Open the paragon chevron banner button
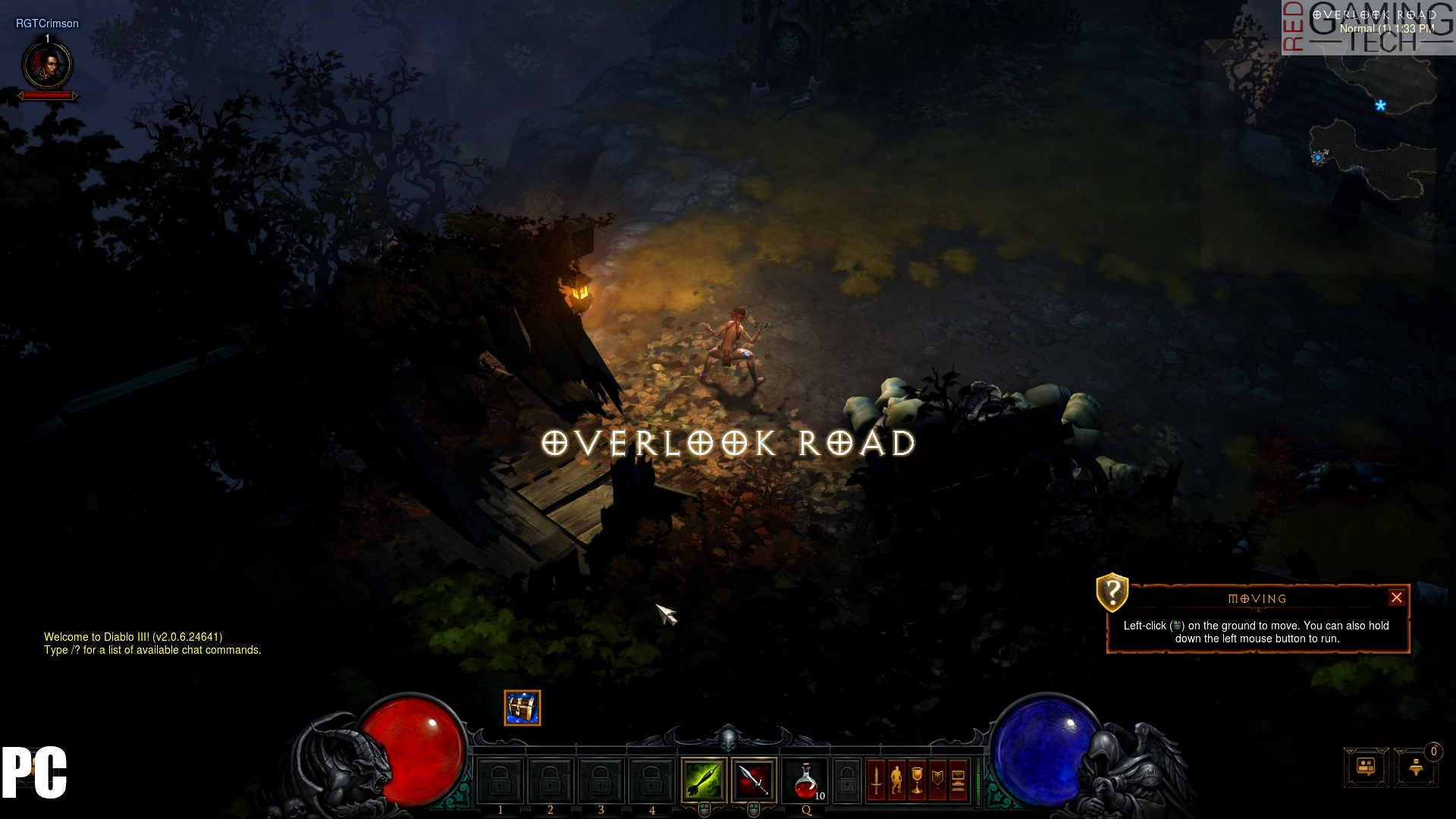 (938, 780)
